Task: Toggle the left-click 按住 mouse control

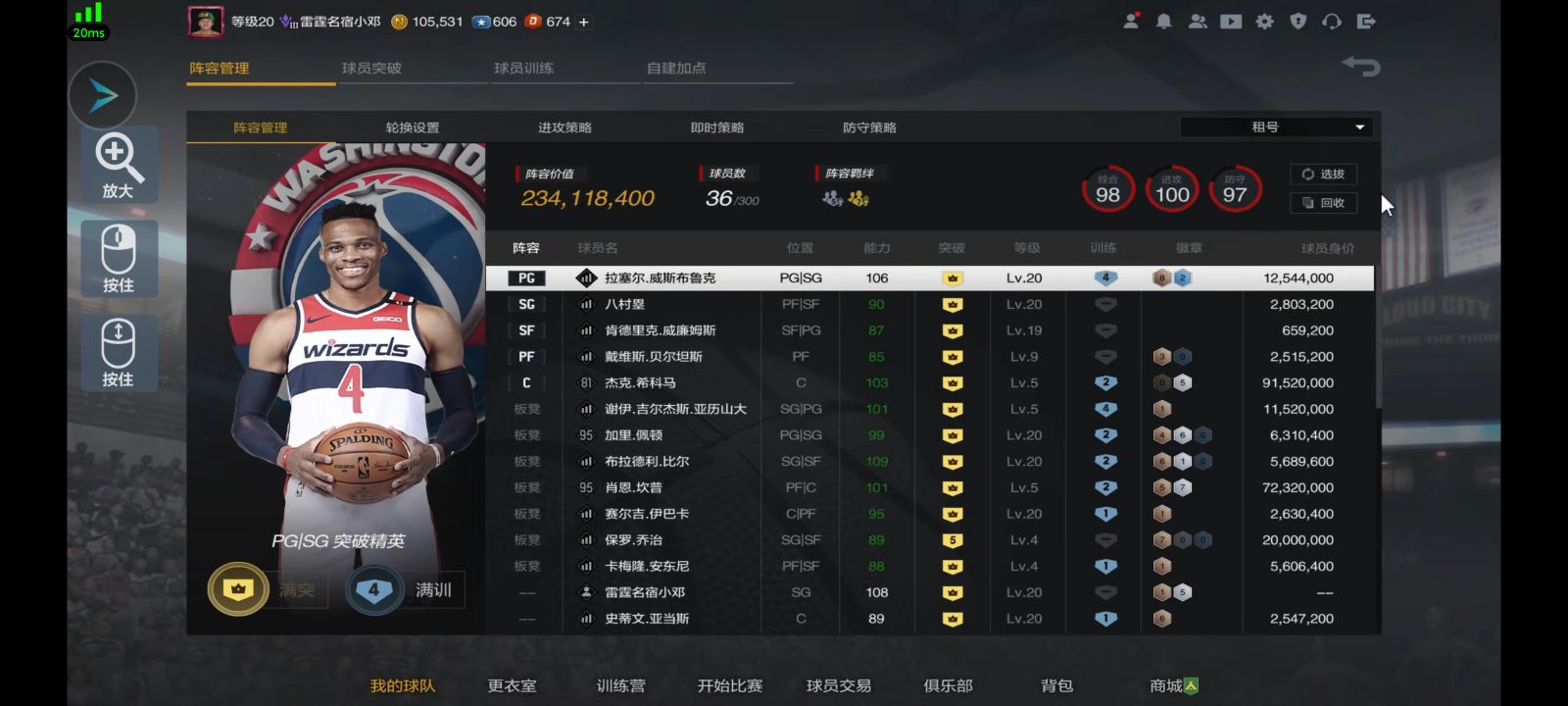Action: (x=118, y=259)
